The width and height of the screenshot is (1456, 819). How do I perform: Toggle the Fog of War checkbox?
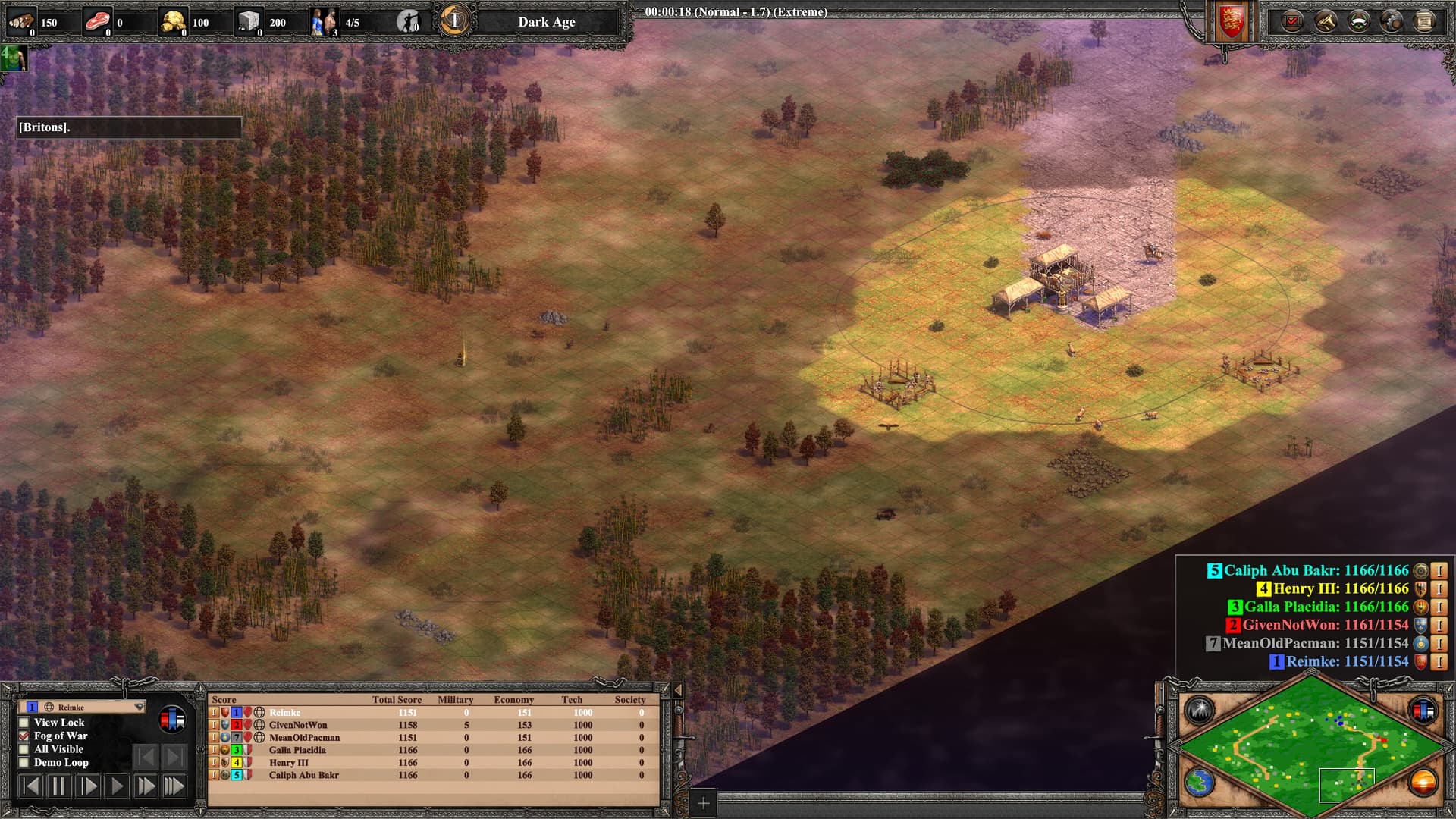point(24,736)
